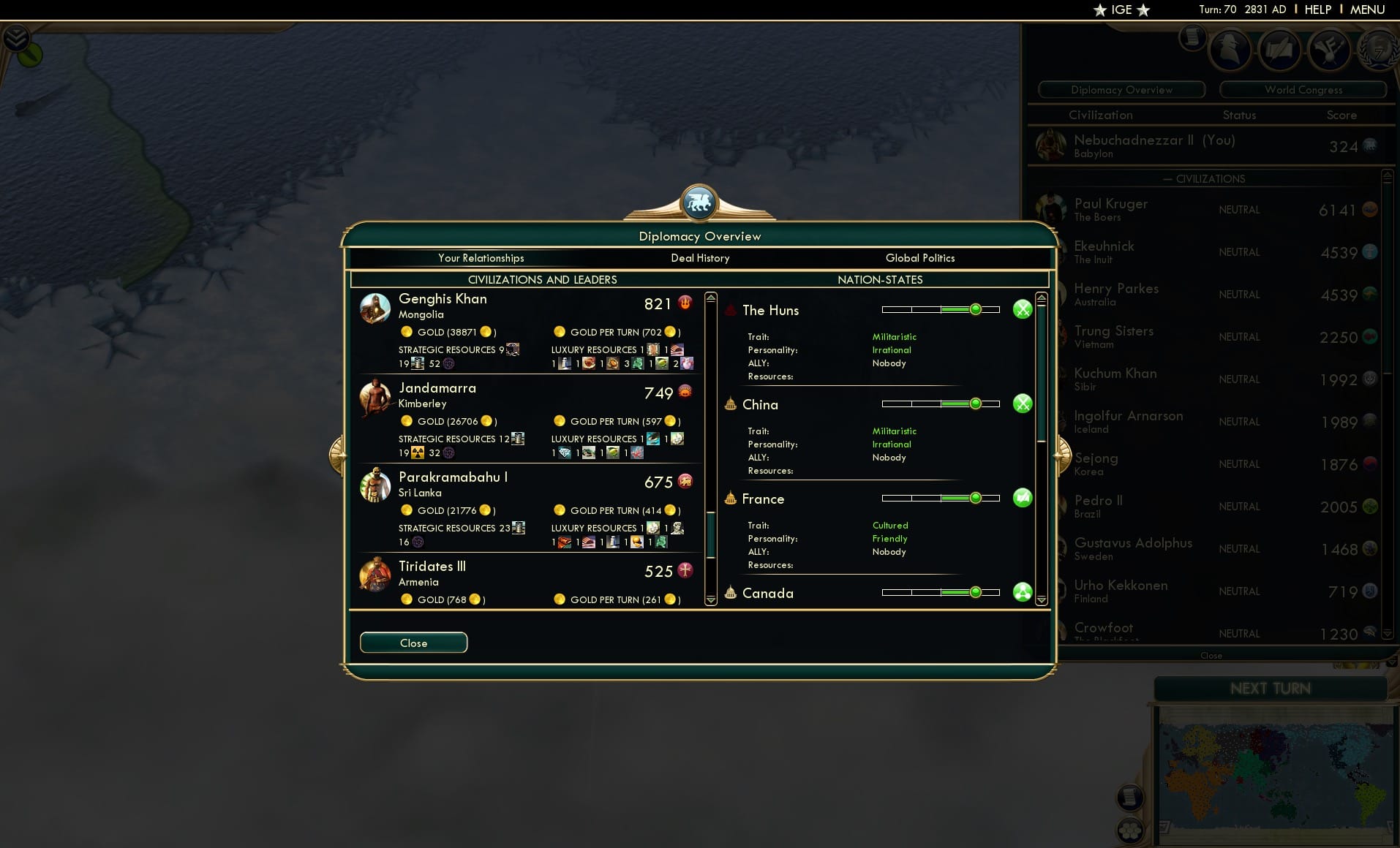Switch to the Global Politics tab
Image resolution: width=1400 pixels, height=848 pixels.
pos(920,258)
